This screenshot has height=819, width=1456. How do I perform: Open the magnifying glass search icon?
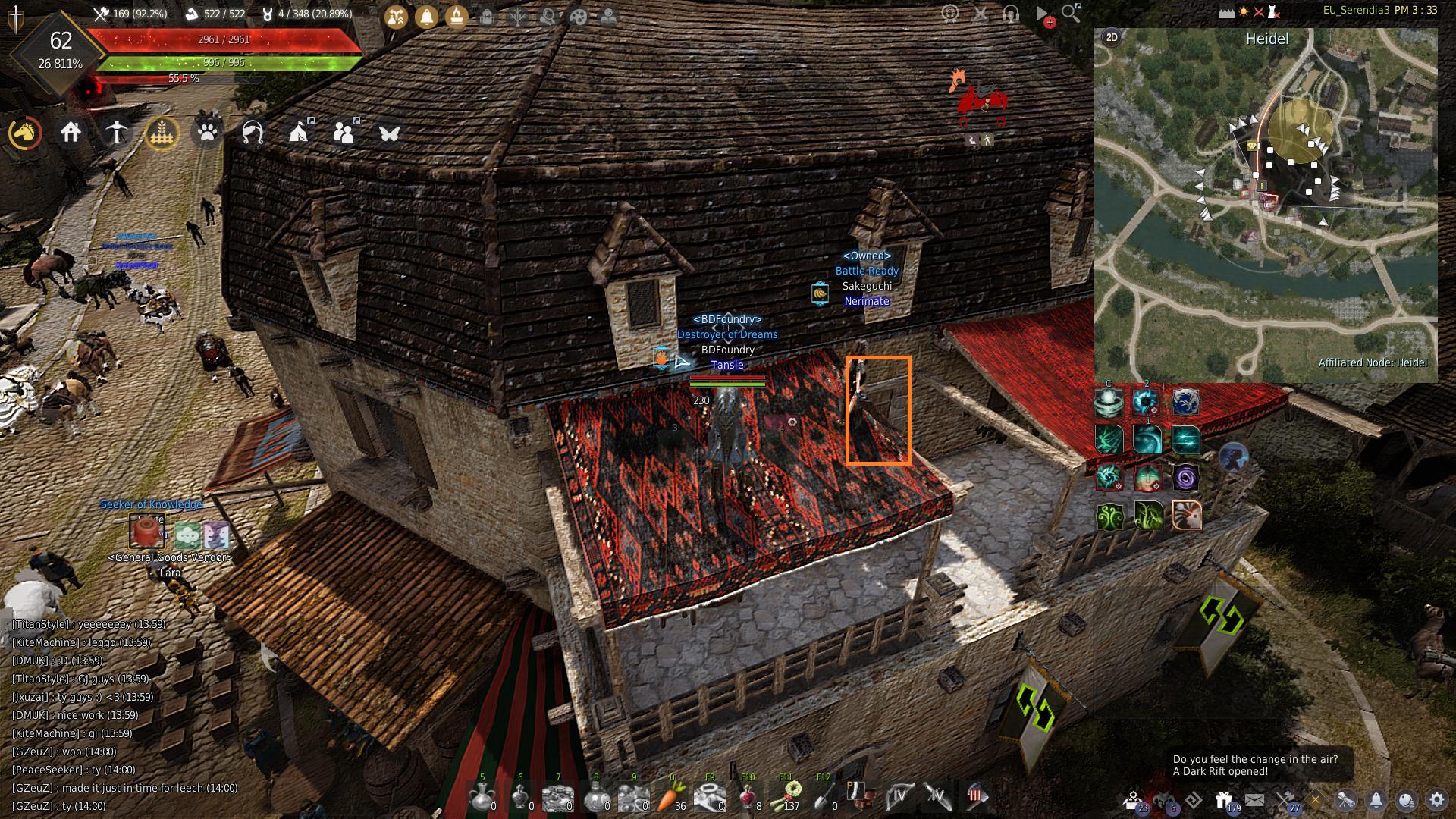click(1071, 14)
